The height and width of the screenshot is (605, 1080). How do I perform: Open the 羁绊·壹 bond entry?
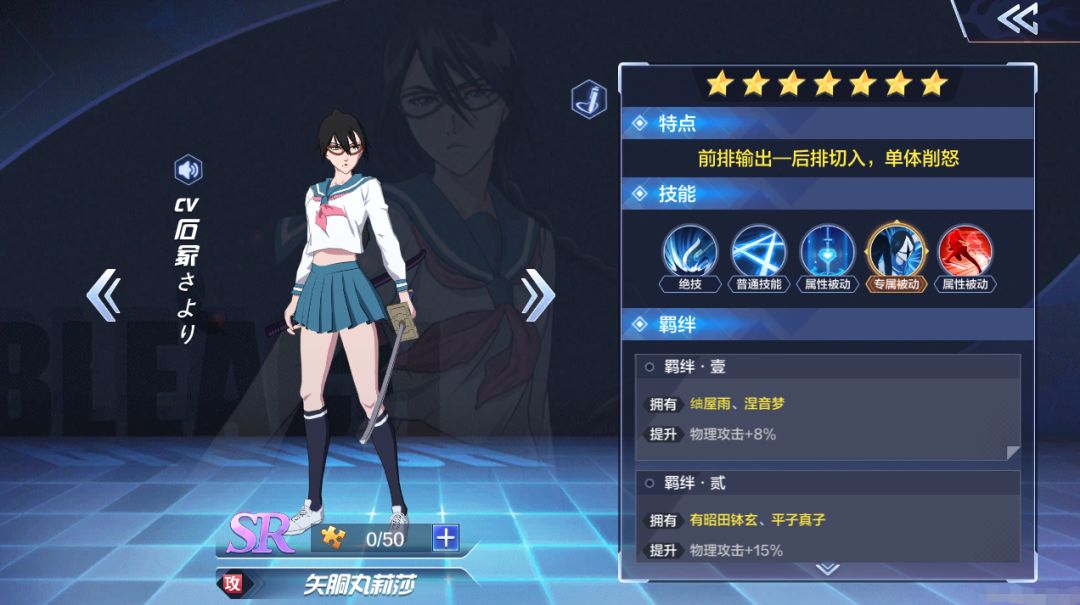coord(827,407)
